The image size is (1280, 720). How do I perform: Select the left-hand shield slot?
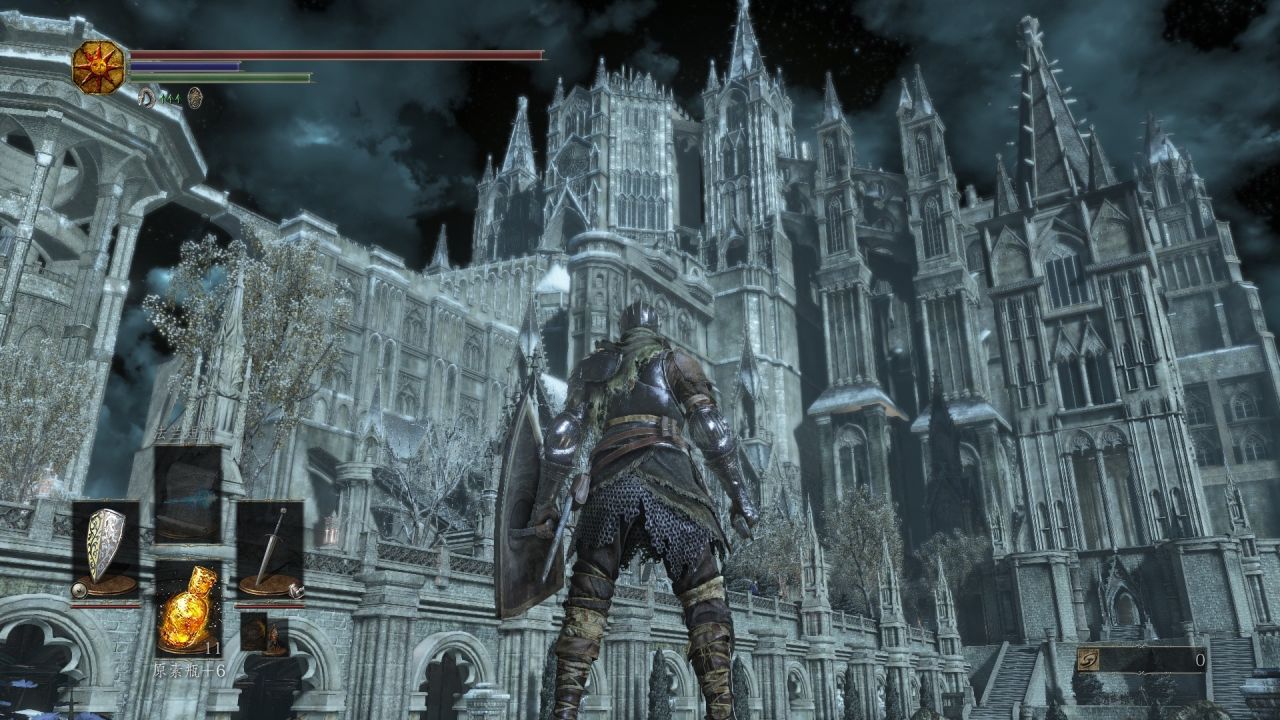(x=105, y=551)
